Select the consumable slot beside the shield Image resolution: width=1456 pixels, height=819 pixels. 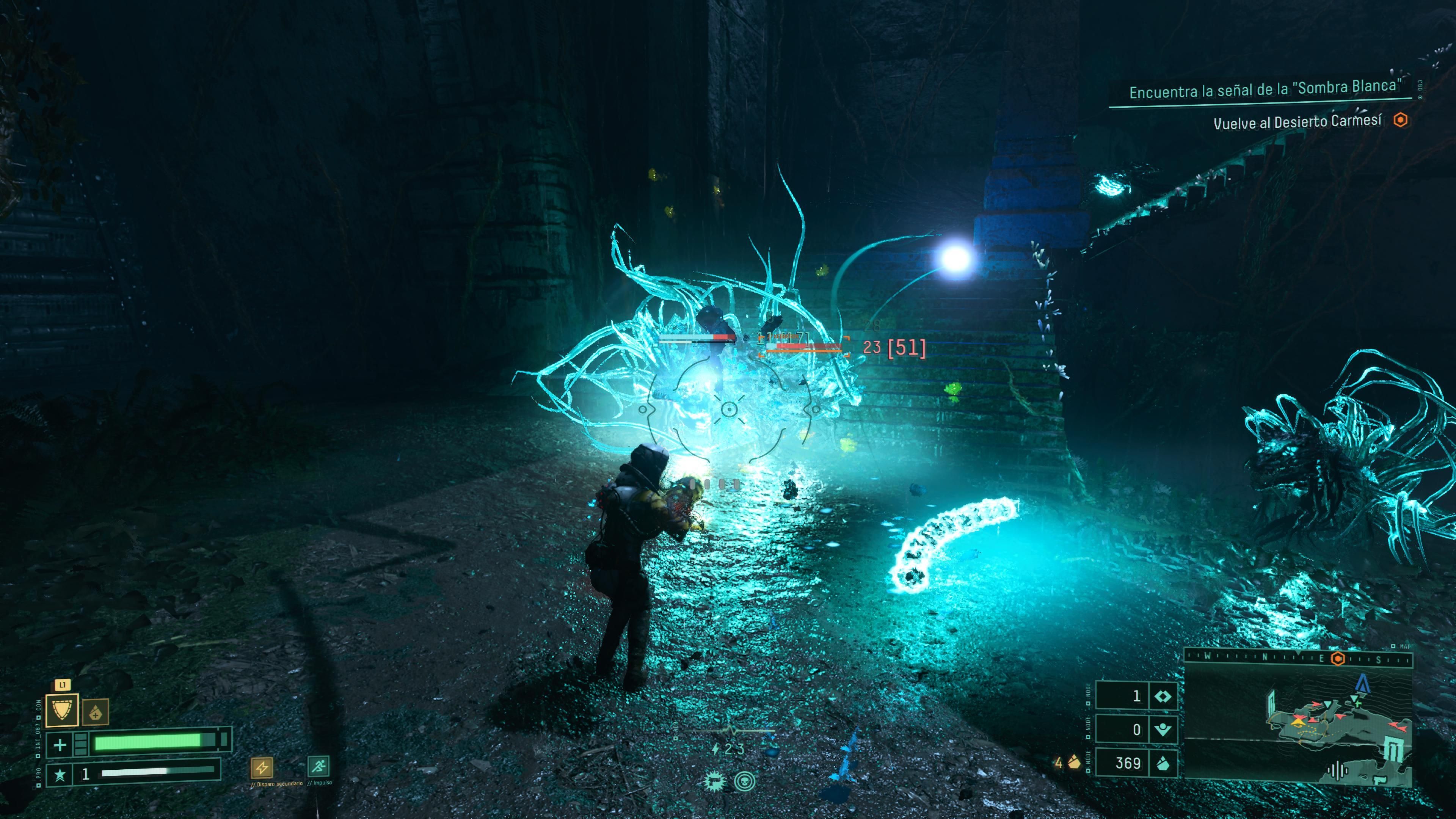click(95, 713)
